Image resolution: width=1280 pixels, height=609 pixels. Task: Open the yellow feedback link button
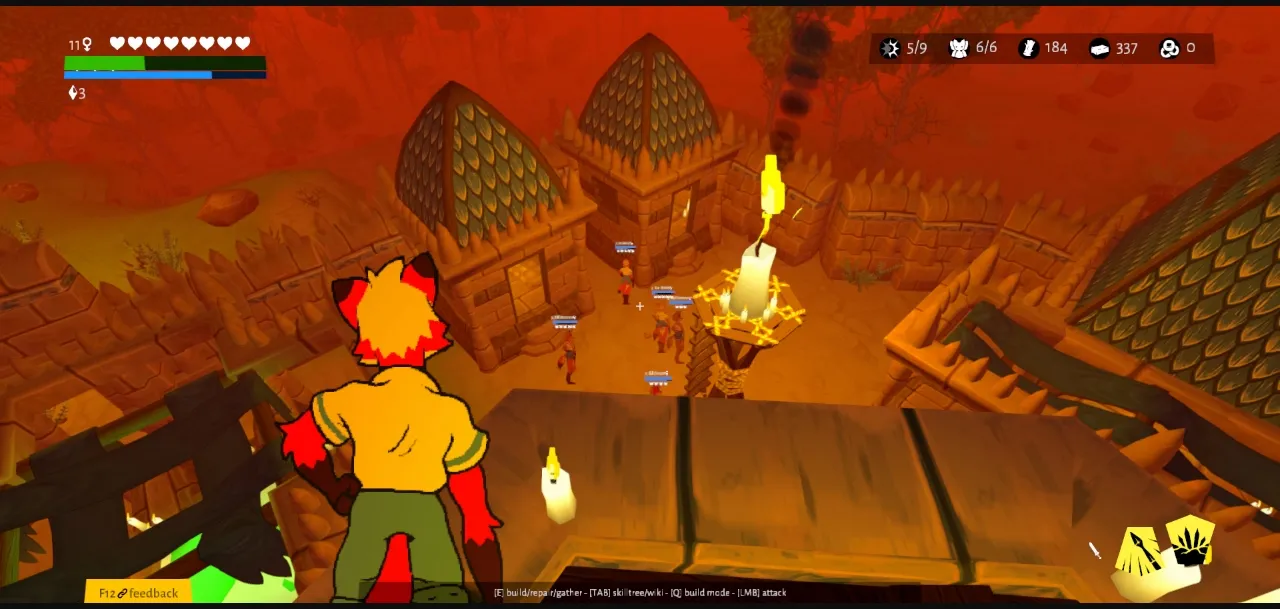pyautogui.click(x=138, y=593)
